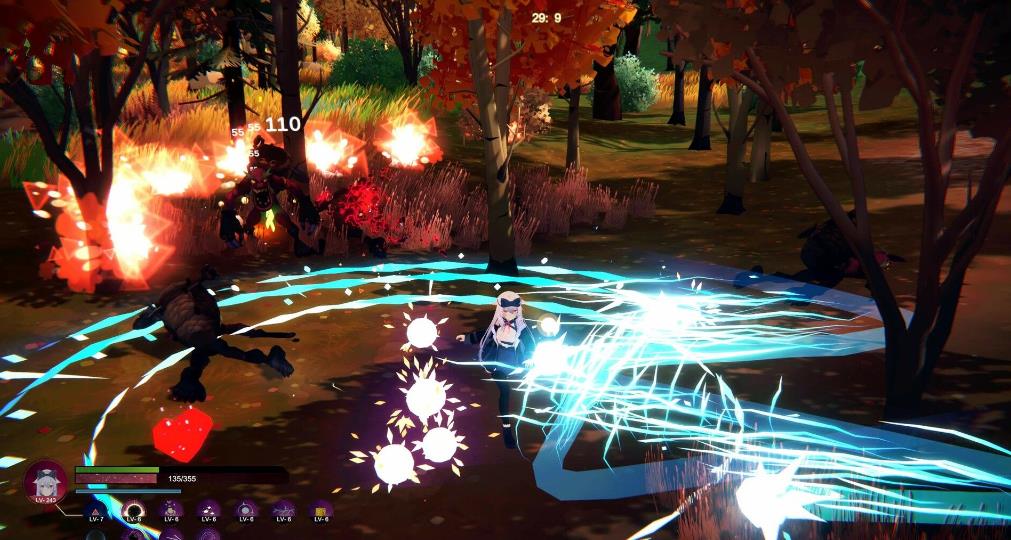Select the red triangle skill icon
Viewport: 1011px width, 540px height.
(96, 511)
